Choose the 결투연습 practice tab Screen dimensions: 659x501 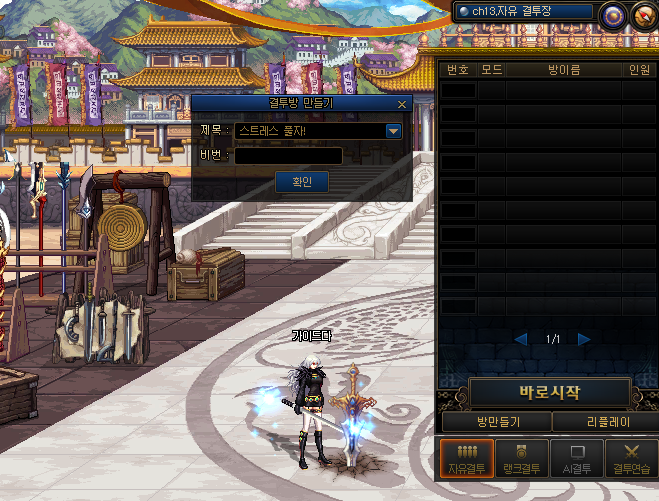pyautogui.click(x=631, y=459)
